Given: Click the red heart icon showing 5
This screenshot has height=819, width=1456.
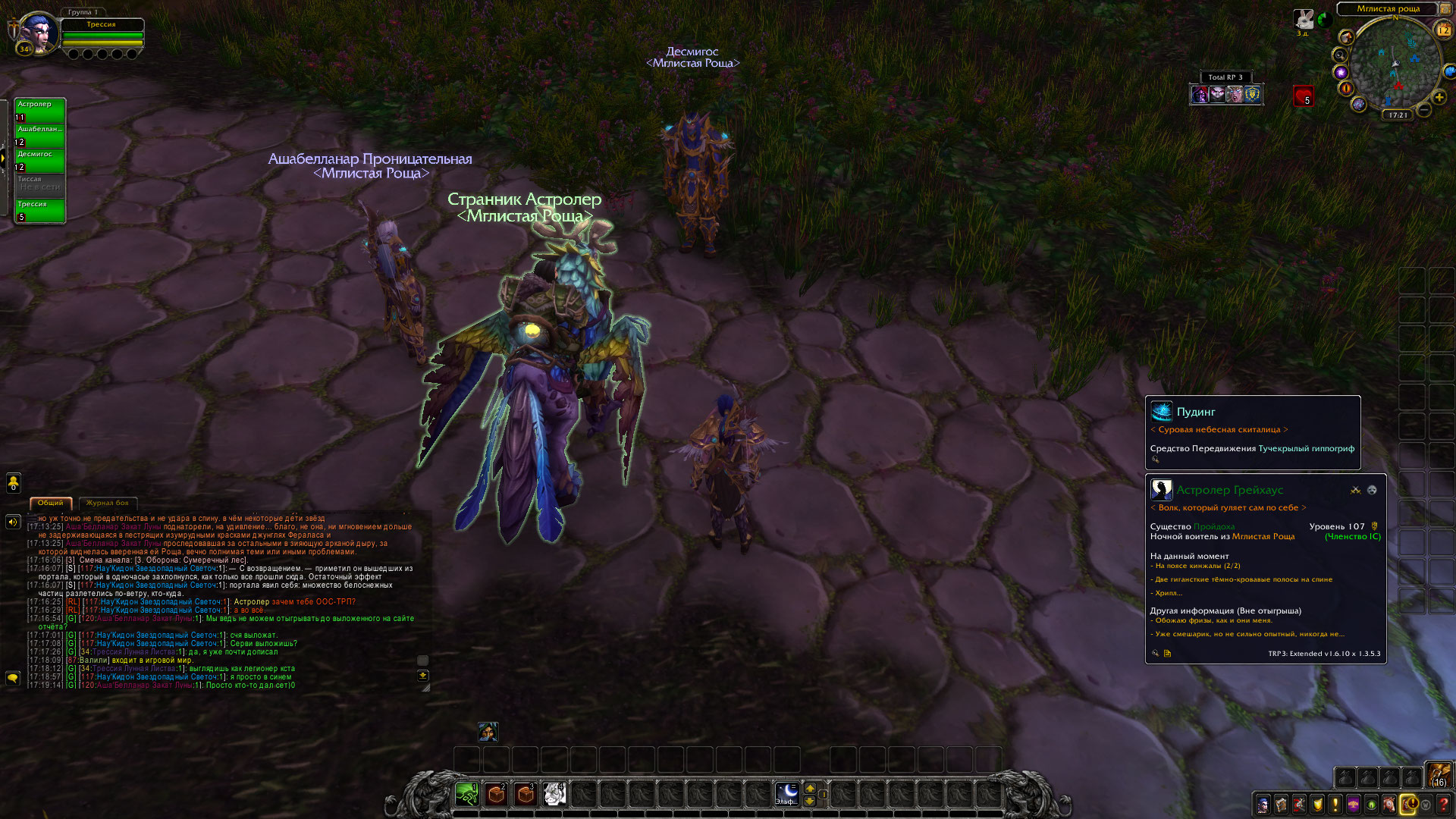Looking at the screenshot, I should 1303,96.
